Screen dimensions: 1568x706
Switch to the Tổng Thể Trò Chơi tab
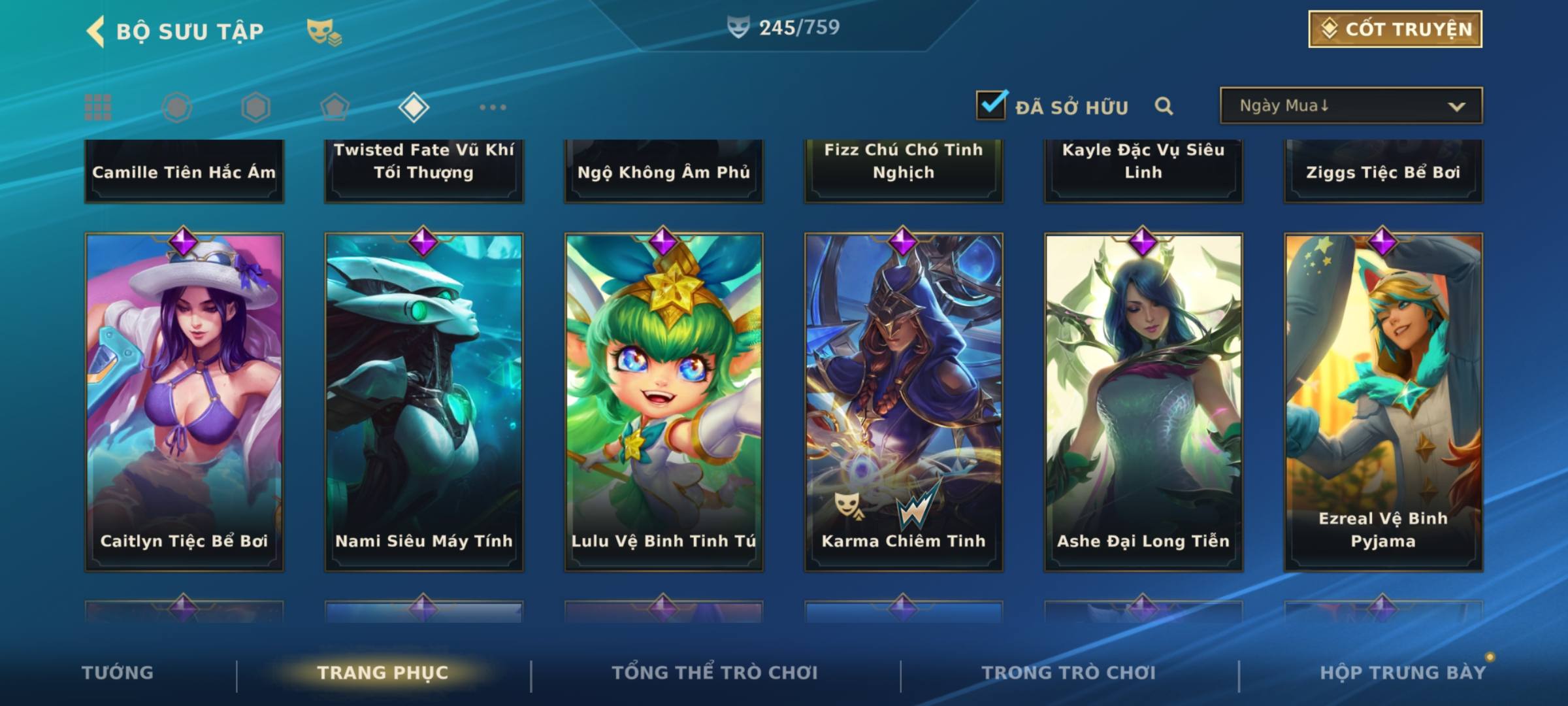click(x=715, y=673)
